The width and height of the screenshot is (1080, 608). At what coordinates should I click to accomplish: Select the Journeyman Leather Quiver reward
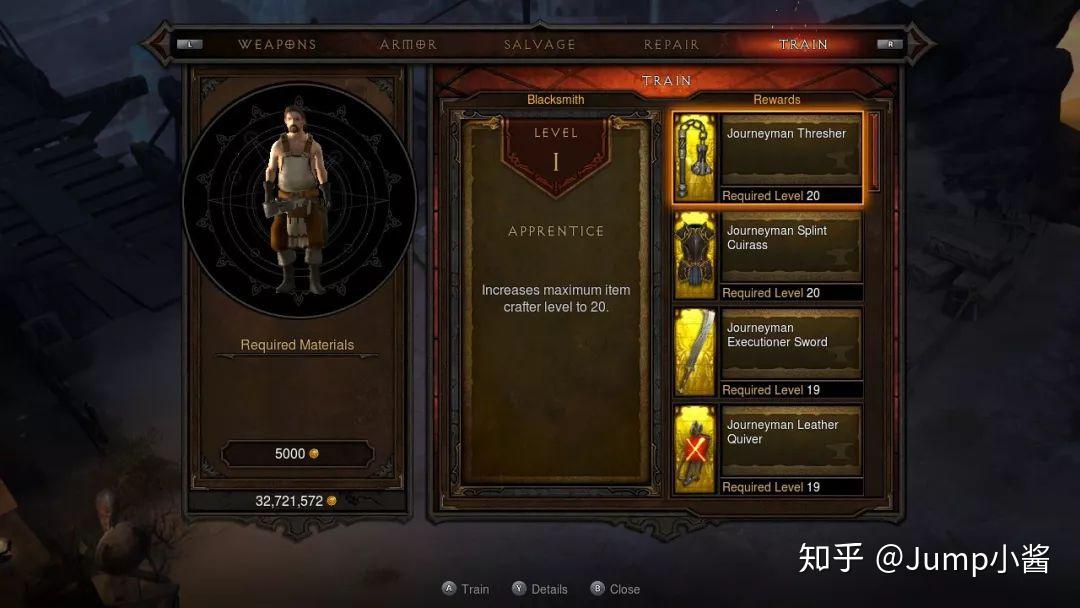(767, 449)
